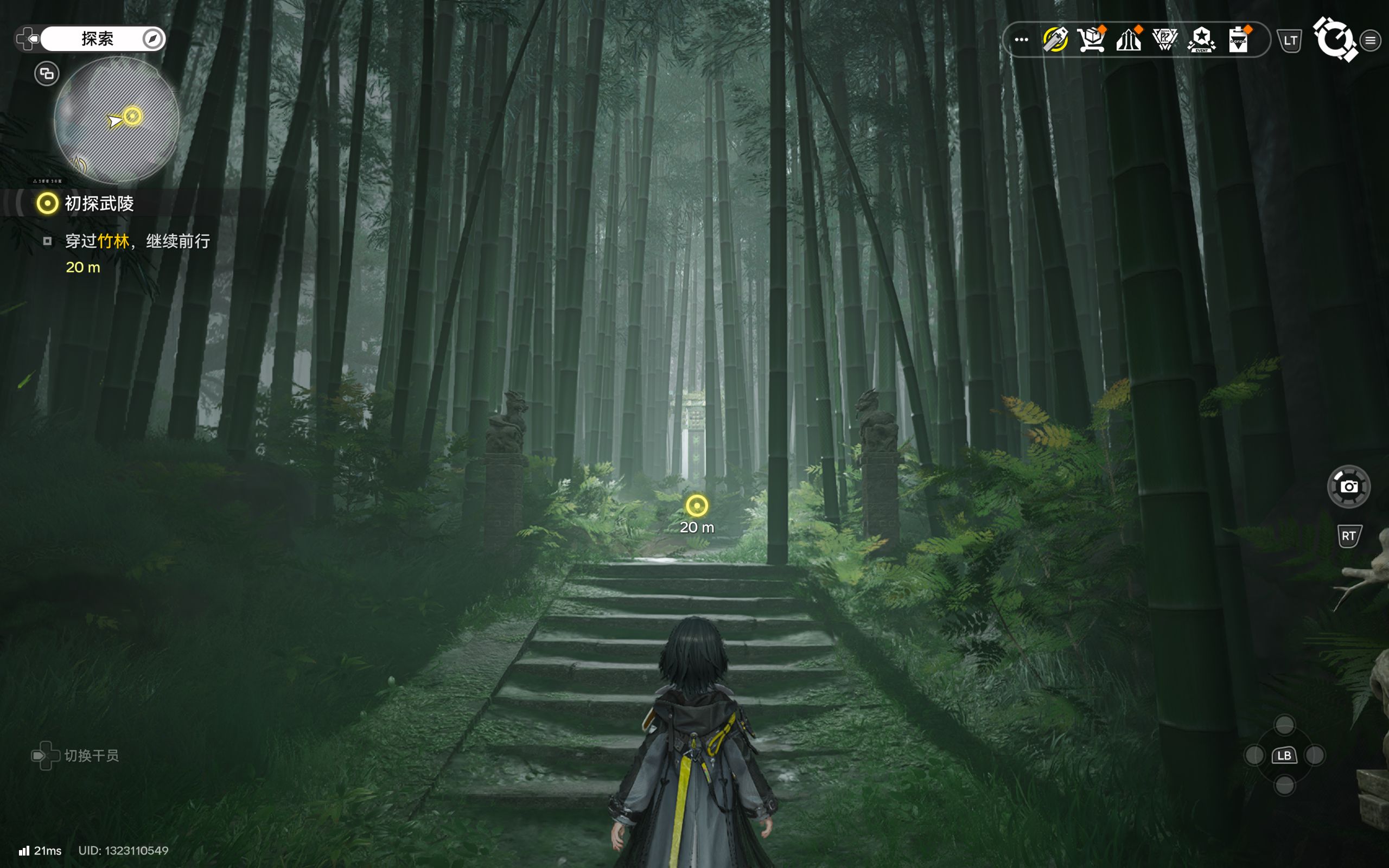The width and height of the screenshot is (1389, 868).
Task: Open the camera photo mode button
Action: pyautogui.click(x=1348, y=487)
